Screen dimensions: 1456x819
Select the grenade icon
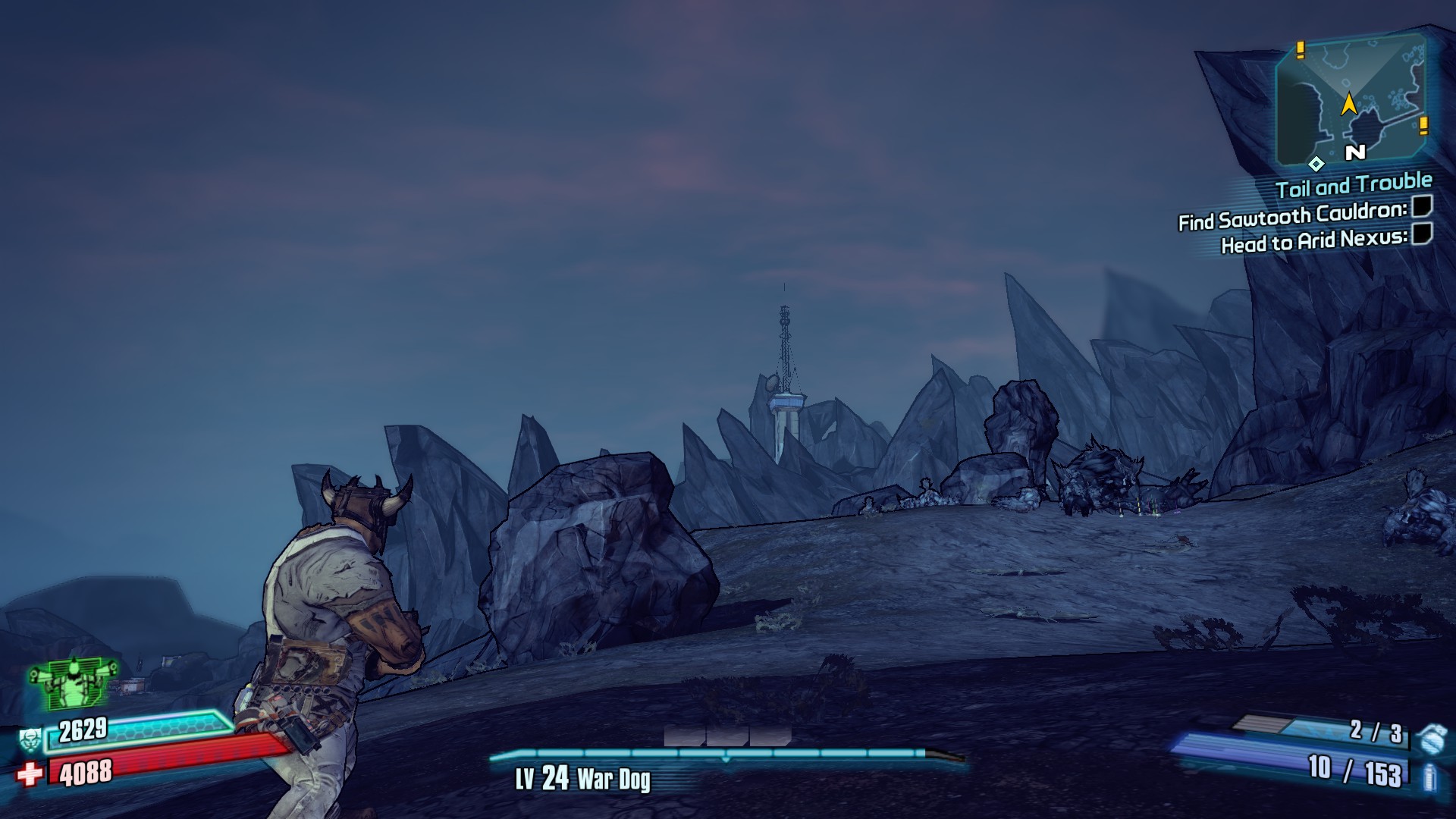point(1431,736)
